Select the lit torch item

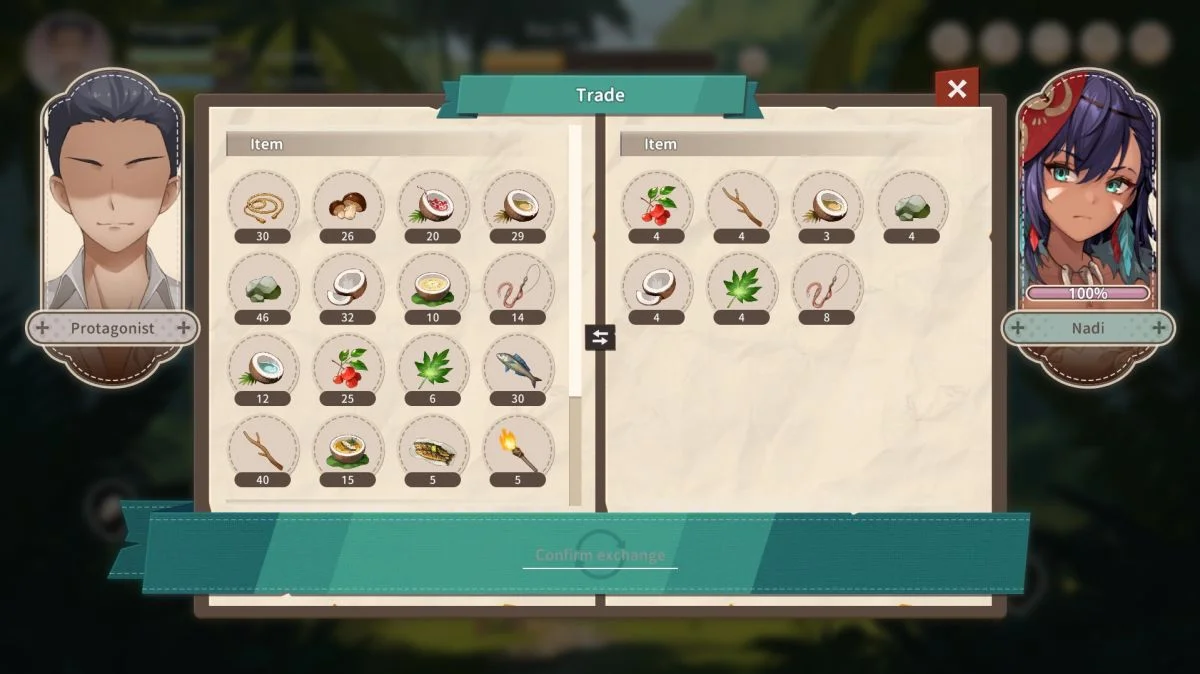518,449
